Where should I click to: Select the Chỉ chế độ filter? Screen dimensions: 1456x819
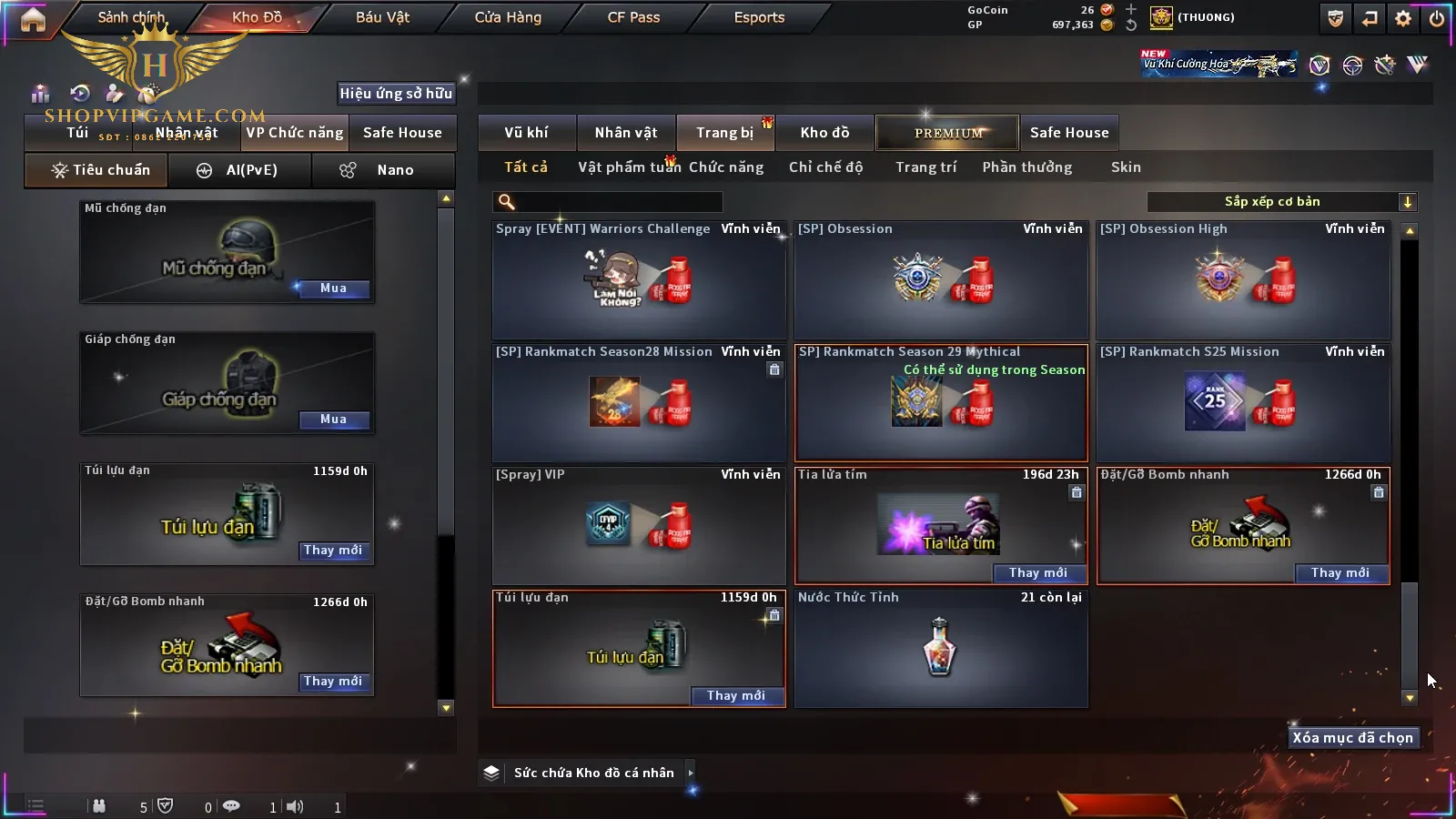825,167
